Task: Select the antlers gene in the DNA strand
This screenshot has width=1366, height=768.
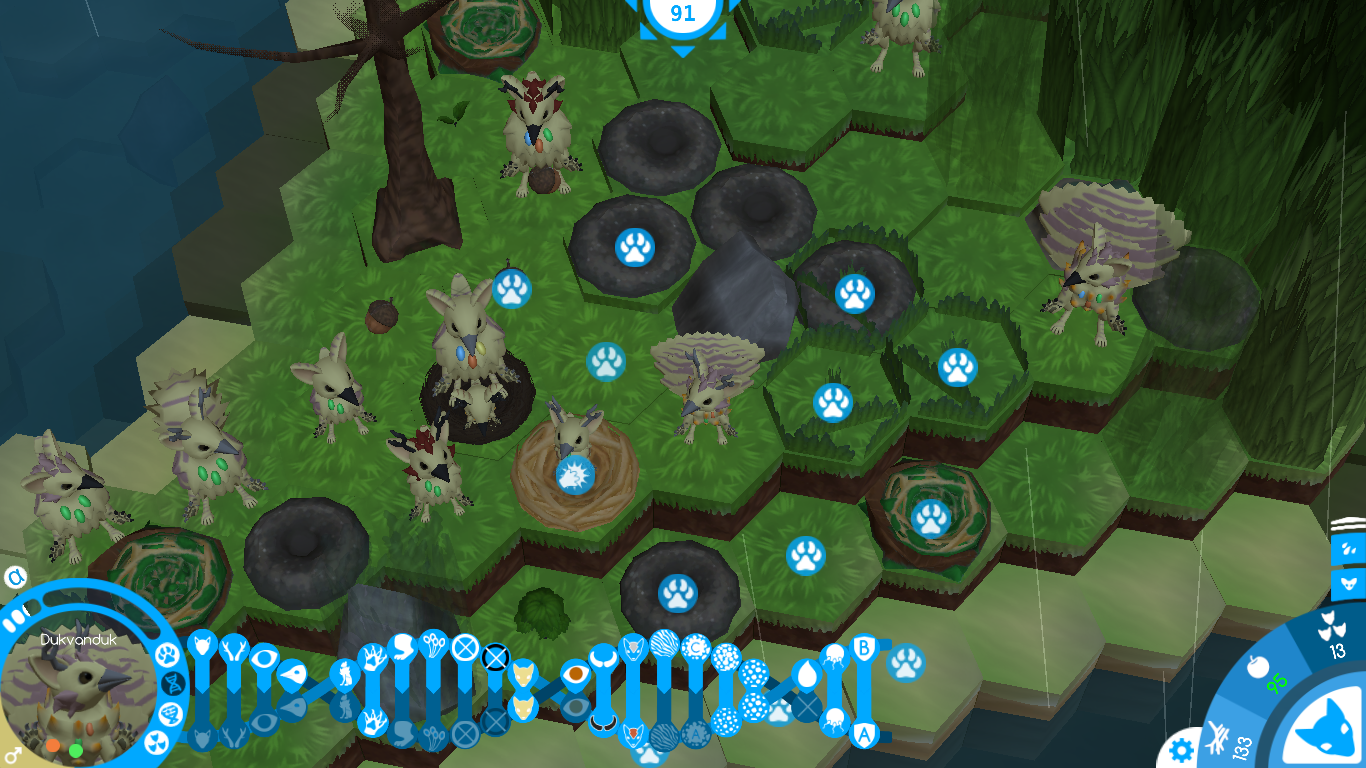Action: 233,651
